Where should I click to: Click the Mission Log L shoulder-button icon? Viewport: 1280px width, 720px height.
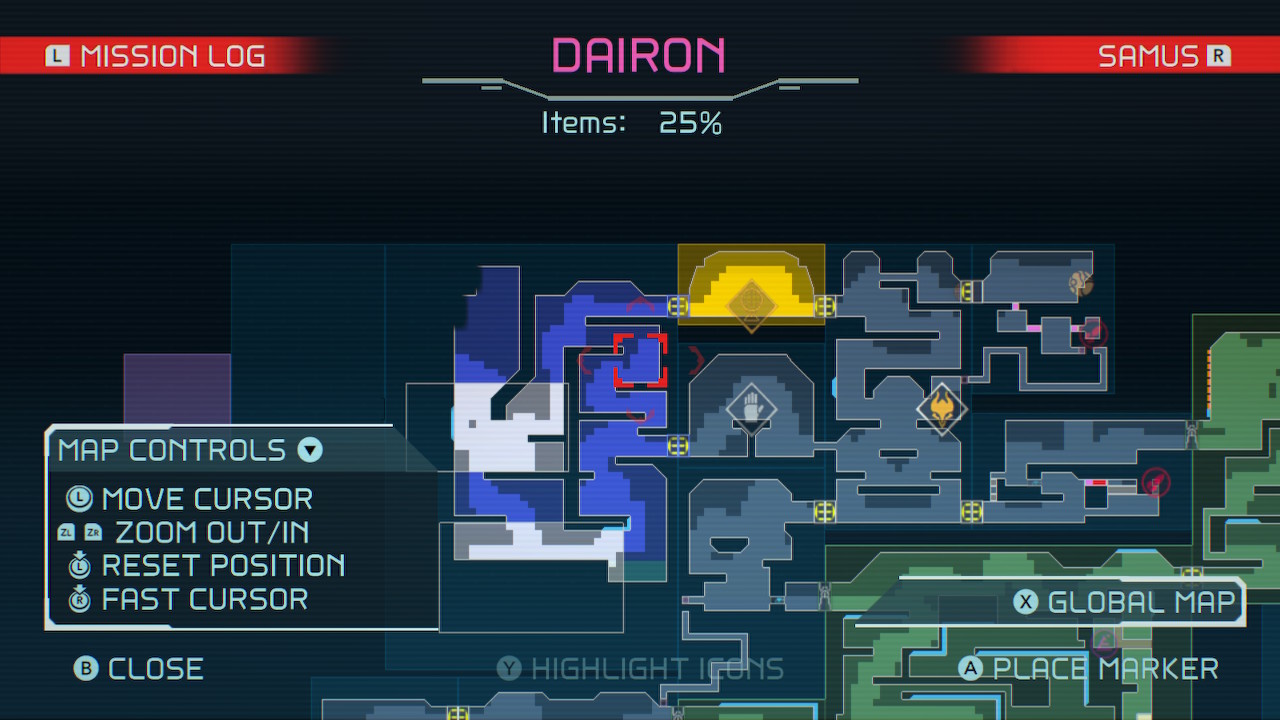(x=57, y=56)
